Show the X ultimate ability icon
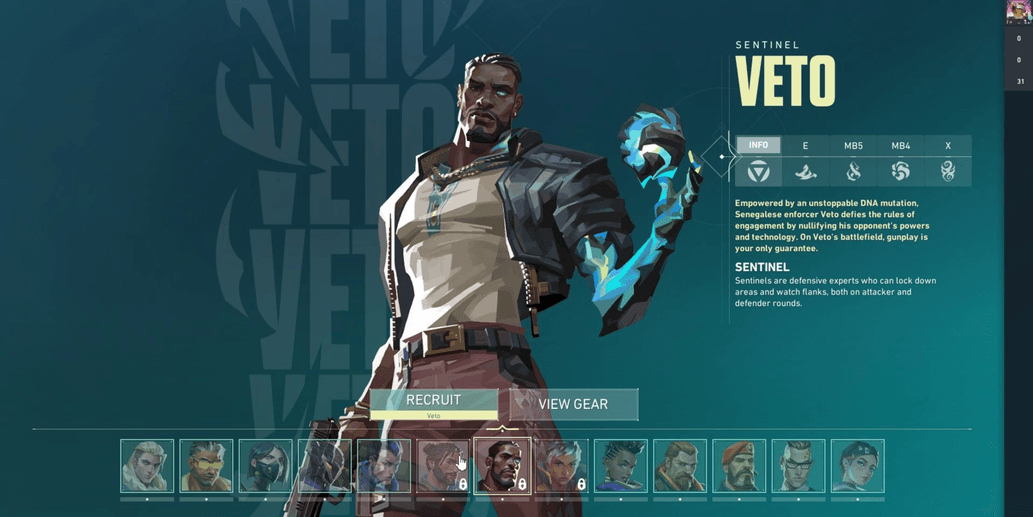1033x517 pixels. 947,172
